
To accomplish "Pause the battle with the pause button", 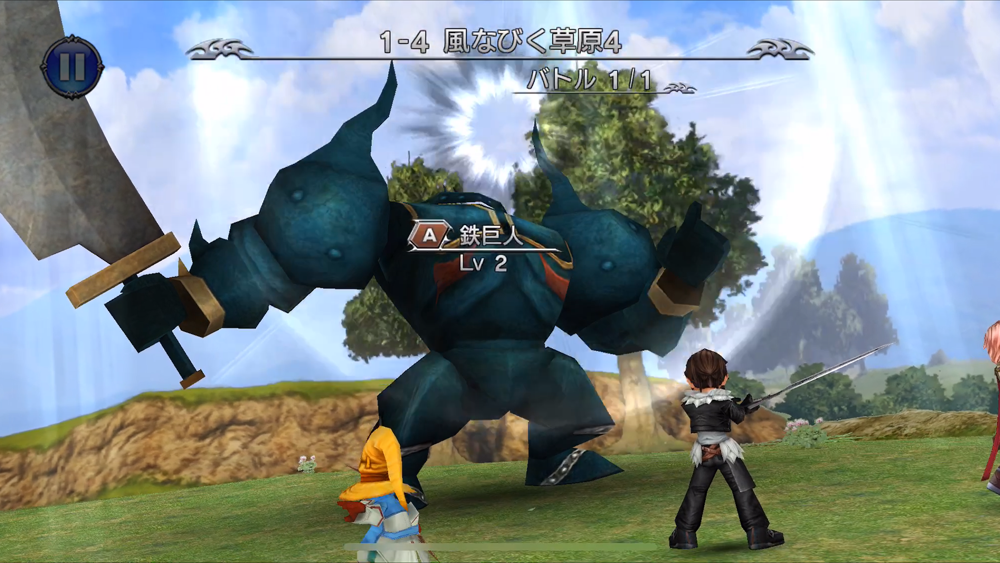I will coord(72,67).
